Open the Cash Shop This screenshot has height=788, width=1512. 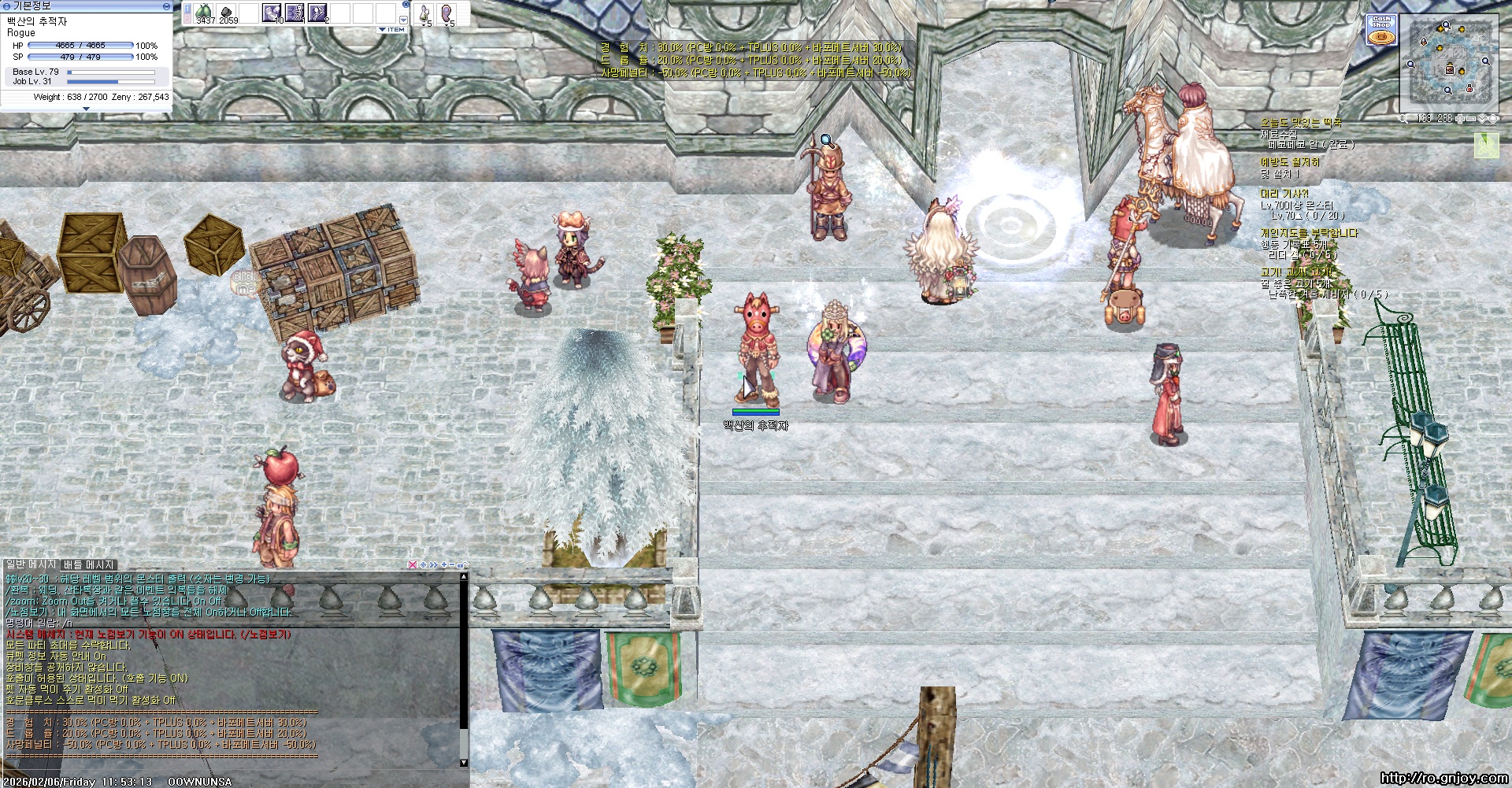tap(1381, 31)
